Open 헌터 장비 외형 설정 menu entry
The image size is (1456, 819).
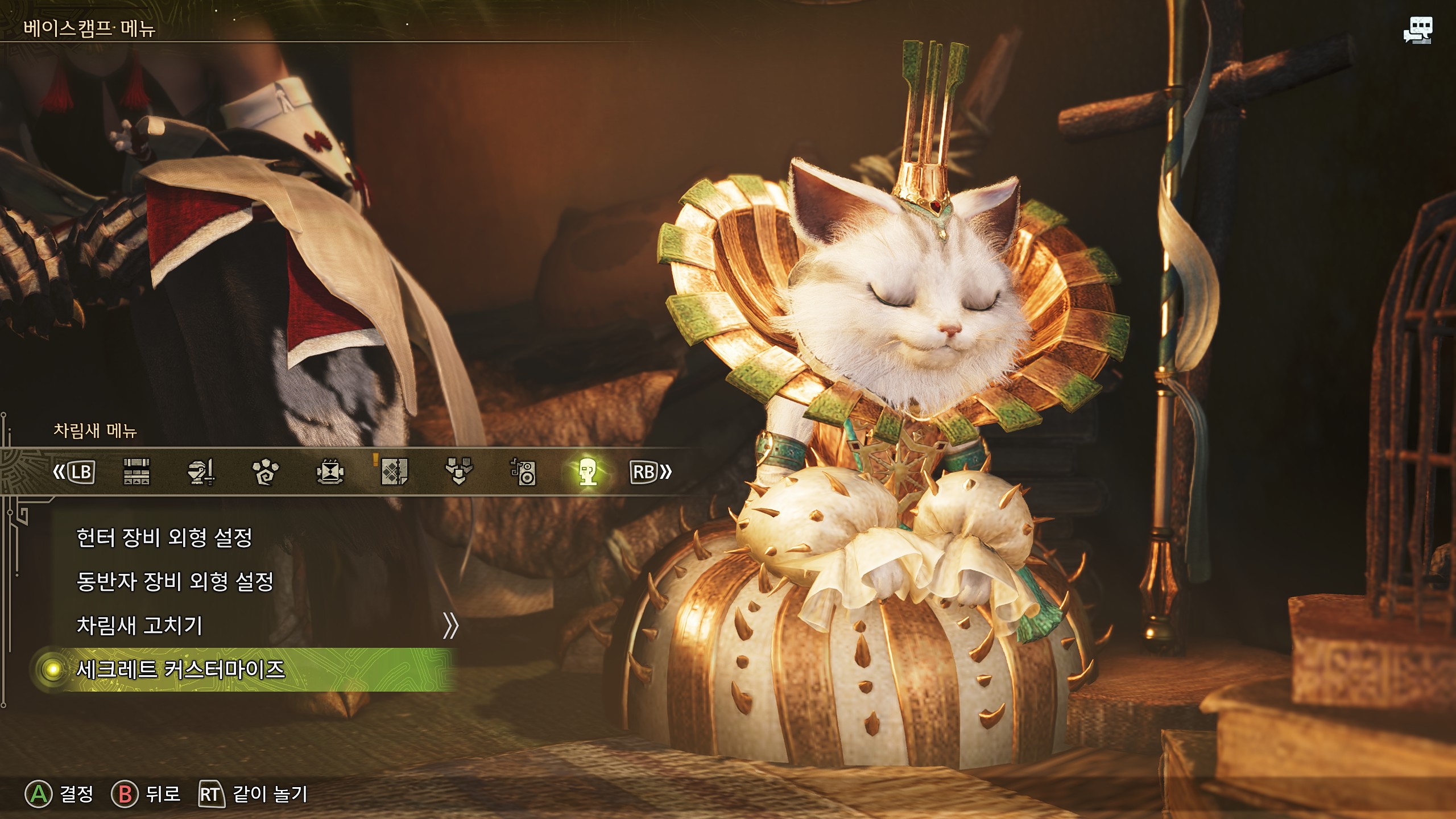[x=164, y=537]
